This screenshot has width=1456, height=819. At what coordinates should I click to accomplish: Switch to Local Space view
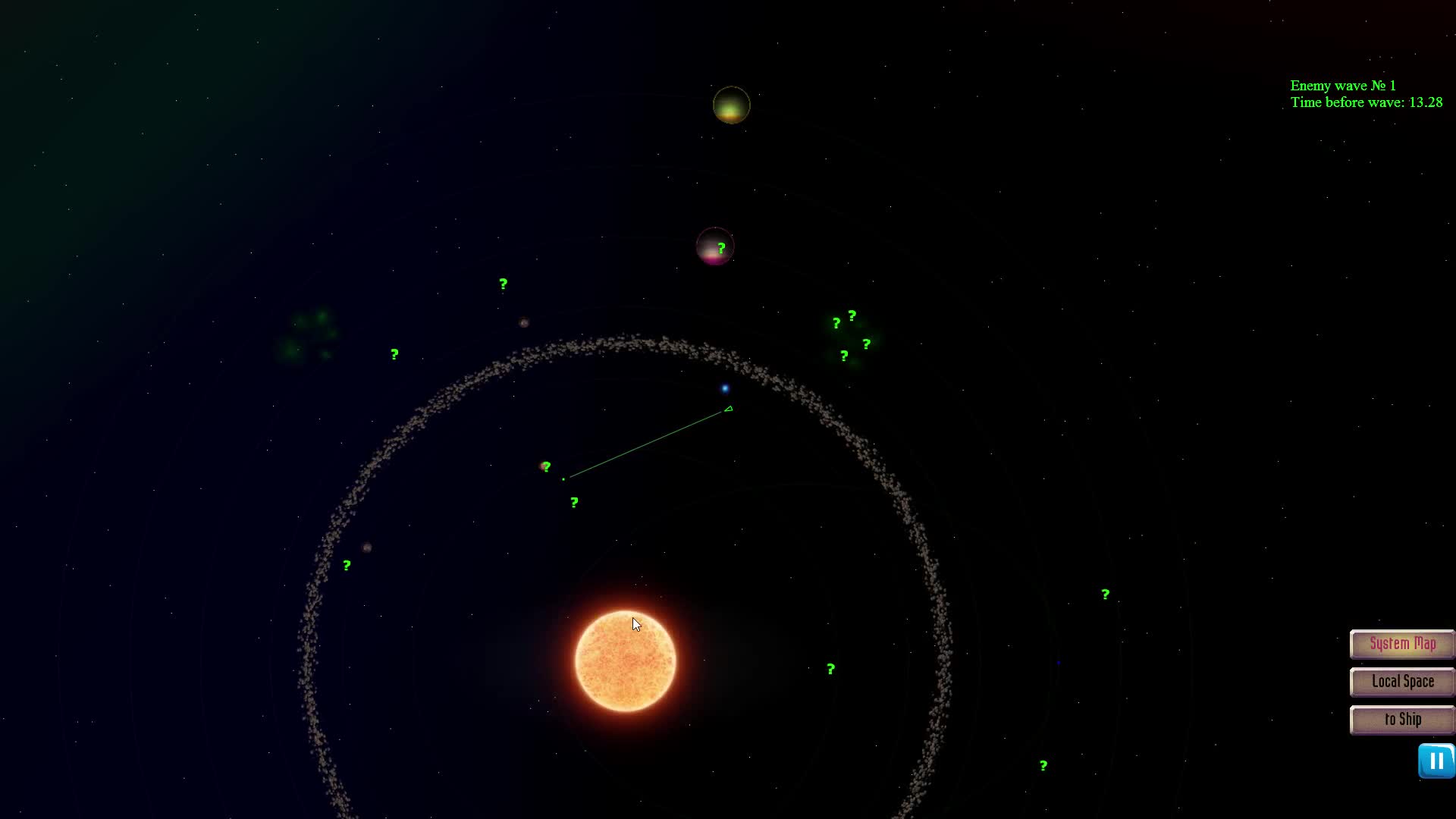(1401, 682)
